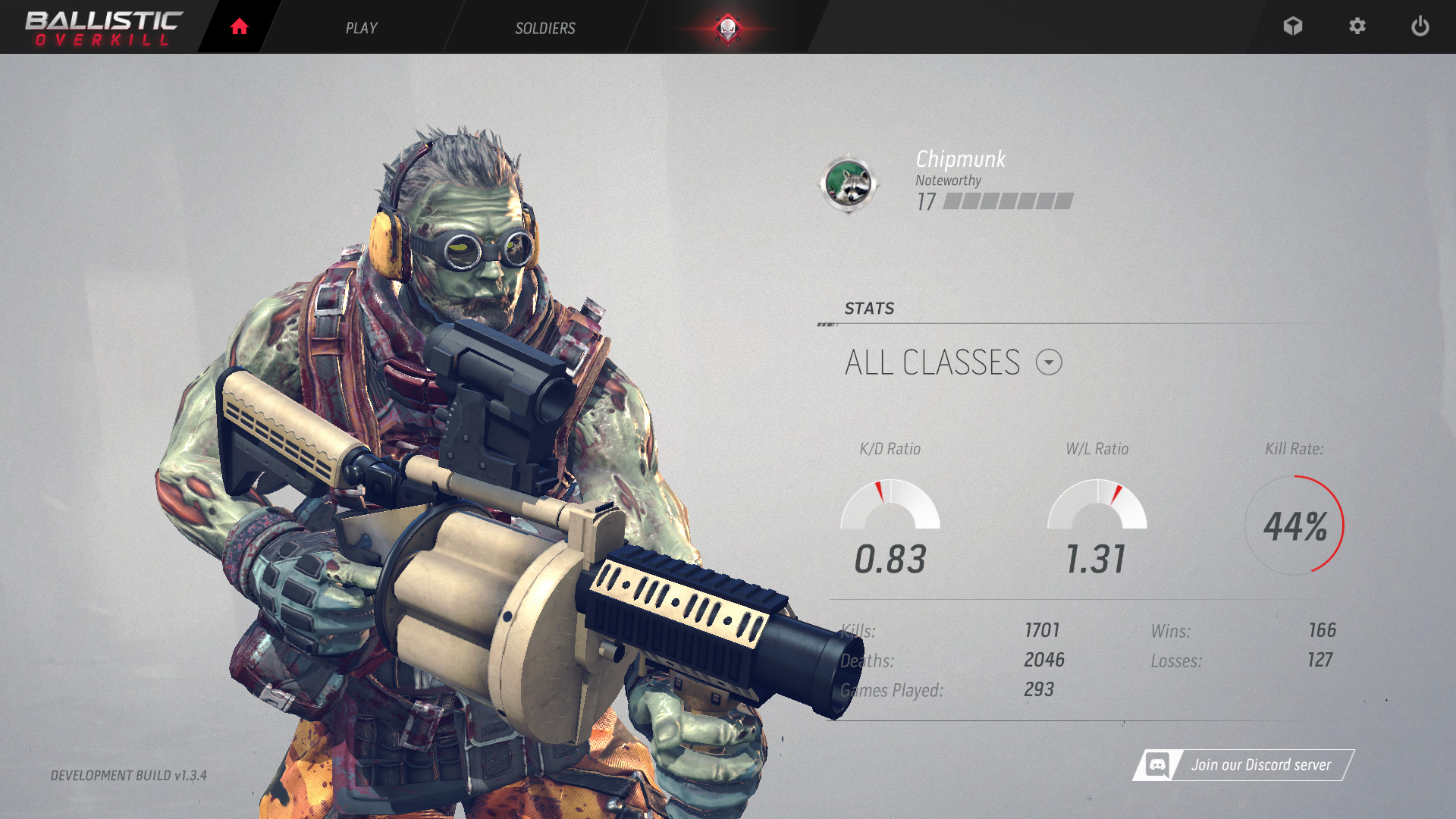Quit using the power icon
The height and width of the screenshot is (819, 1456).
coord(1420,27)
